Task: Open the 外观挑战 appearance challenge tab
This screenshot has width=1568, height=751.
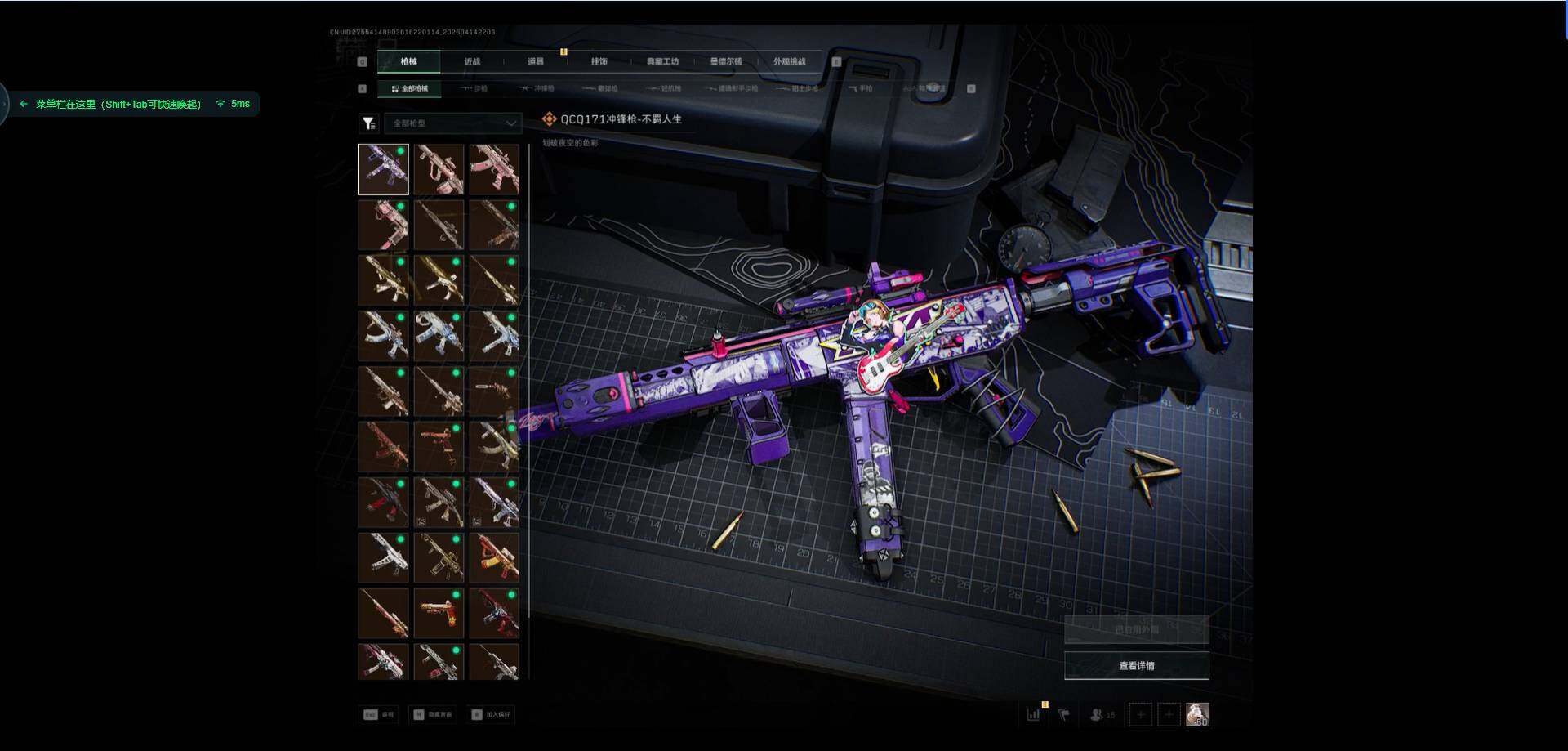Action: tap(789, 62)
